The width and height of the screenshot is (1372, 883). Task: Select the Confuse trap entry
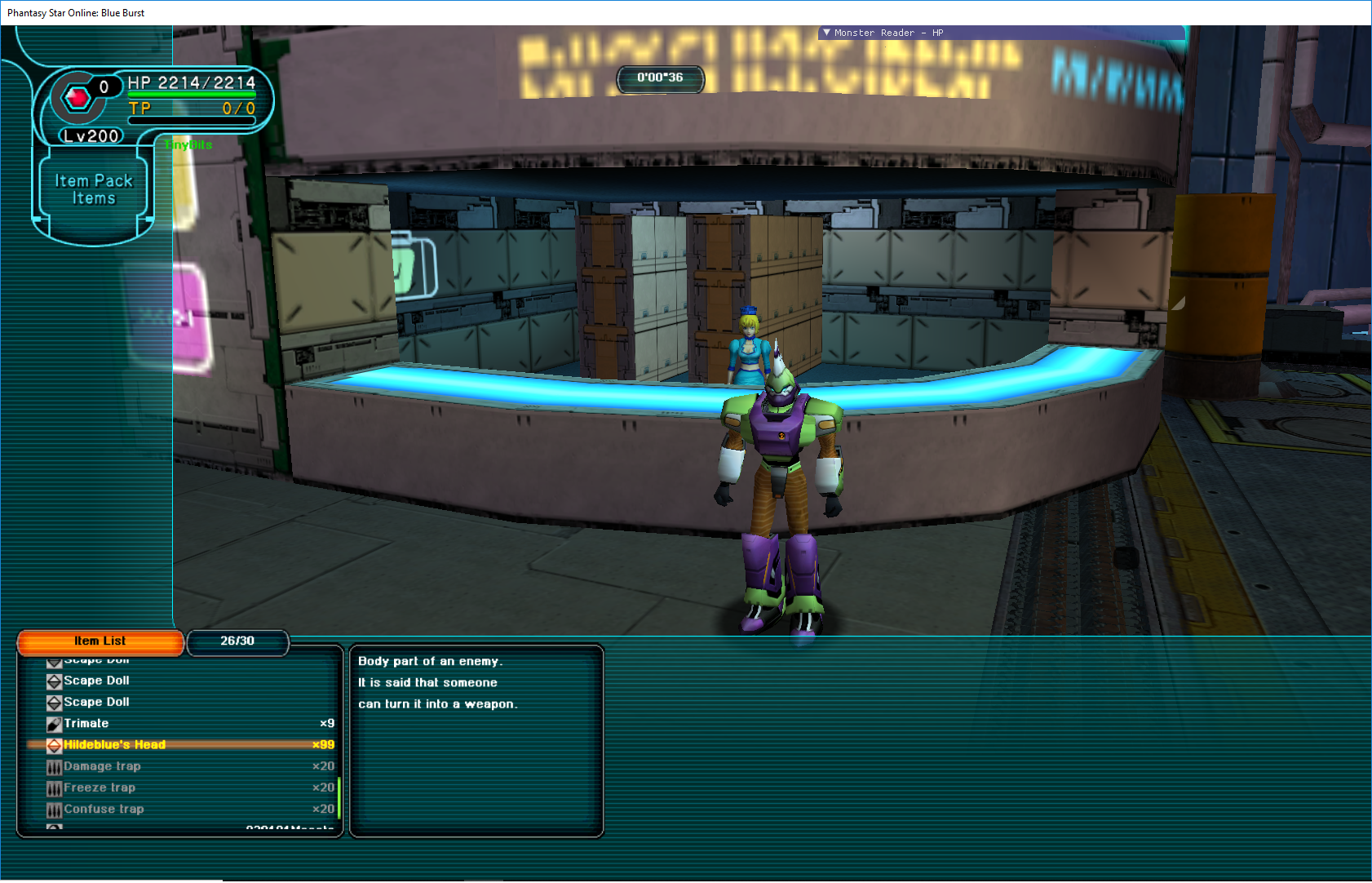click(104, 810)
